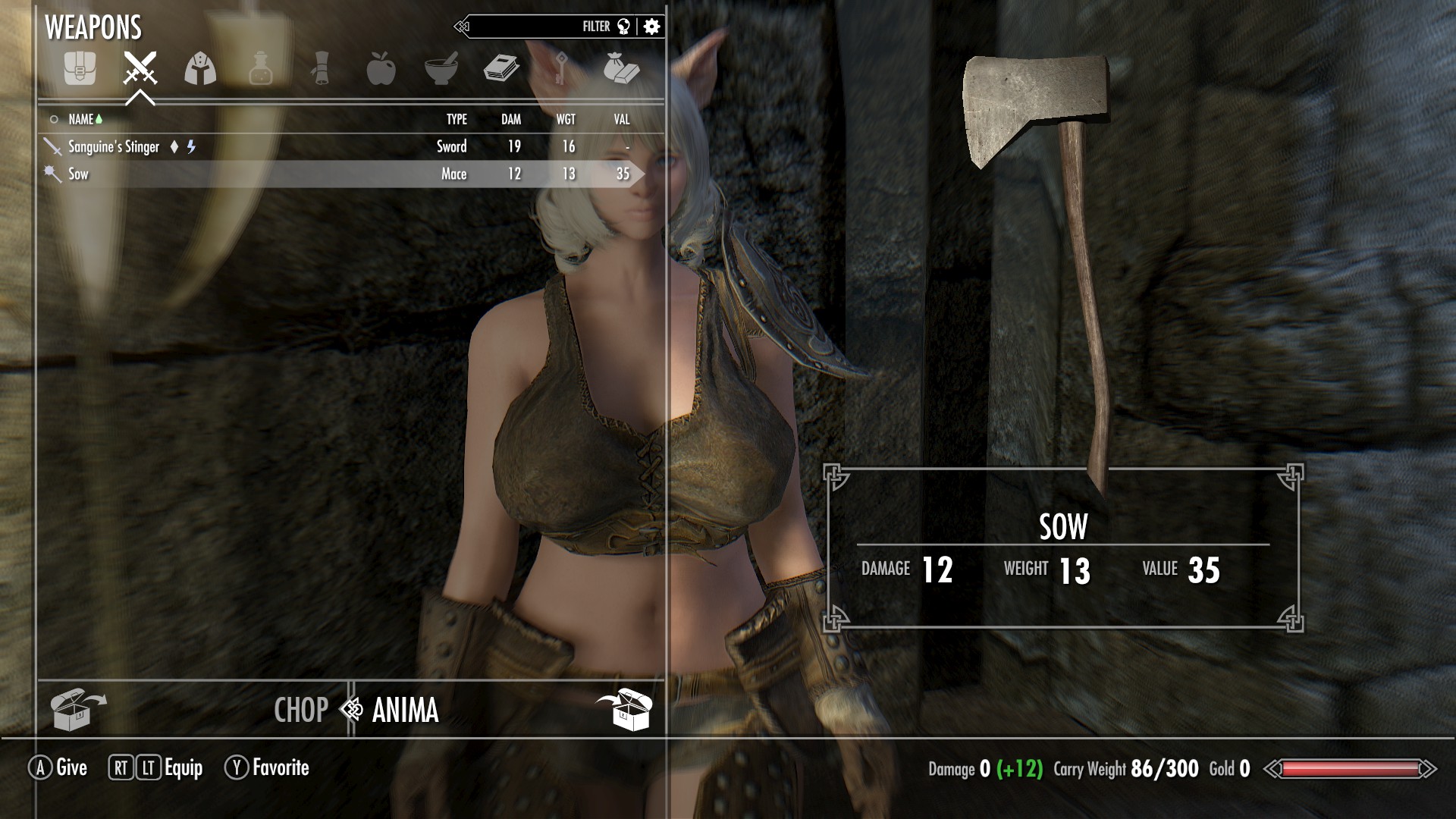Sort the list by Name
The width and height of the screenshot is (1456, 819).
point(81,119)
